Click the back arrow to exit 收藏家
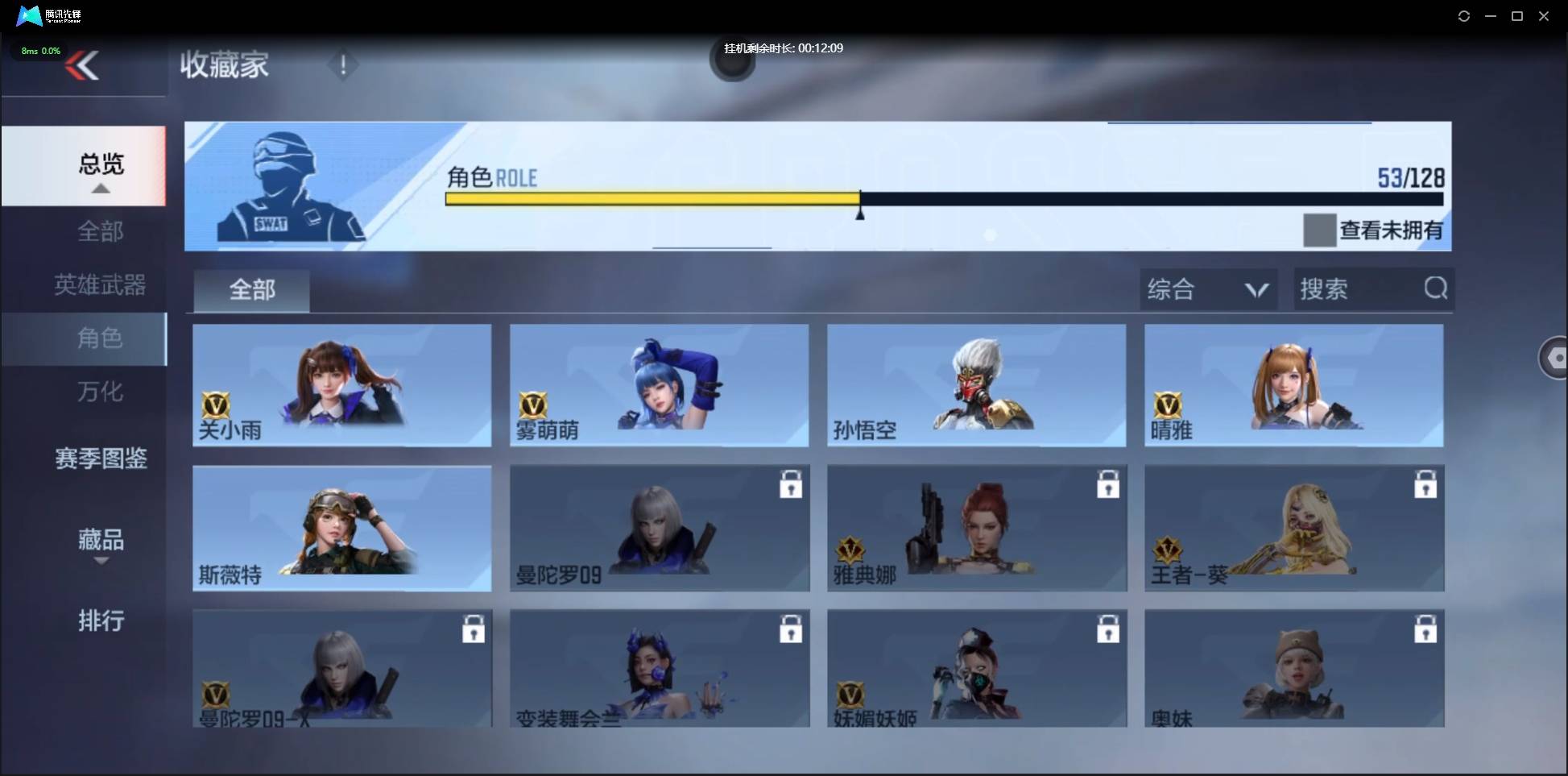Image resolution: width=1568 pixels, height=776 pixels. [85, 65]
